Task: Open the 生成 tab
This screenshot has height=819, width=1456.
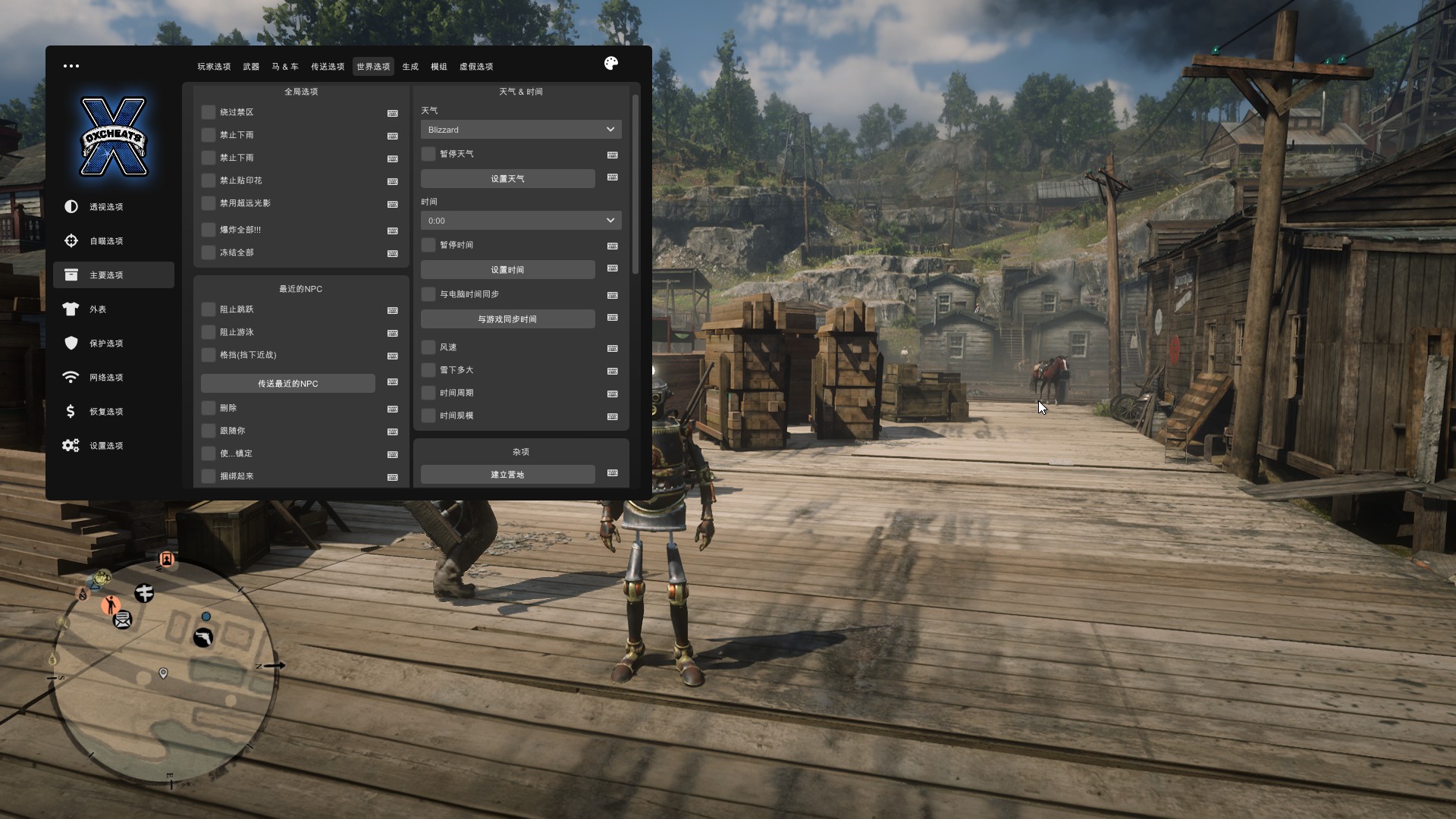Action: [x=410, y=67]
